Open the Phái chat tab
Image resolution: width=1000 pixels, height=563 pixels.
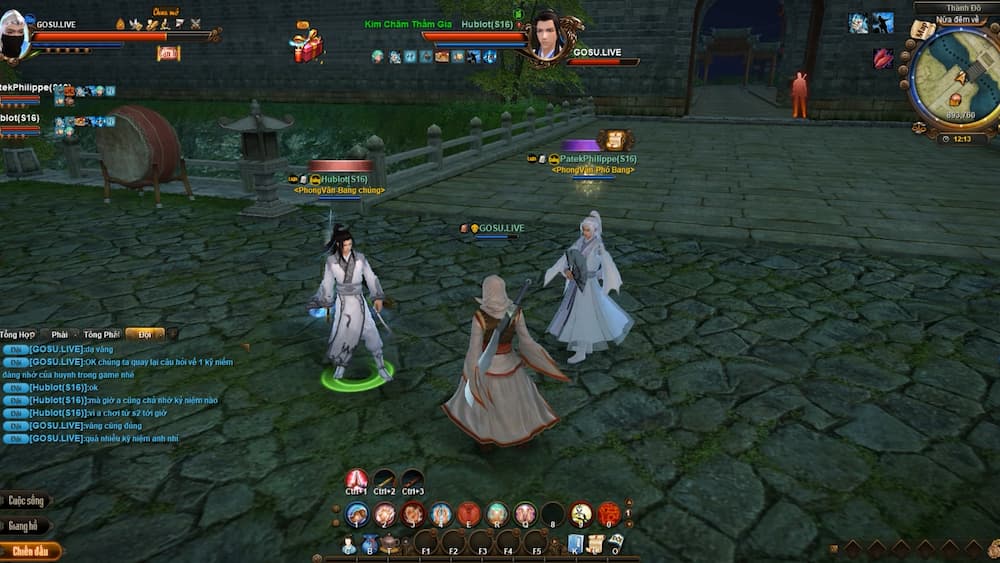pyautogui.click(x=59, y=334)
